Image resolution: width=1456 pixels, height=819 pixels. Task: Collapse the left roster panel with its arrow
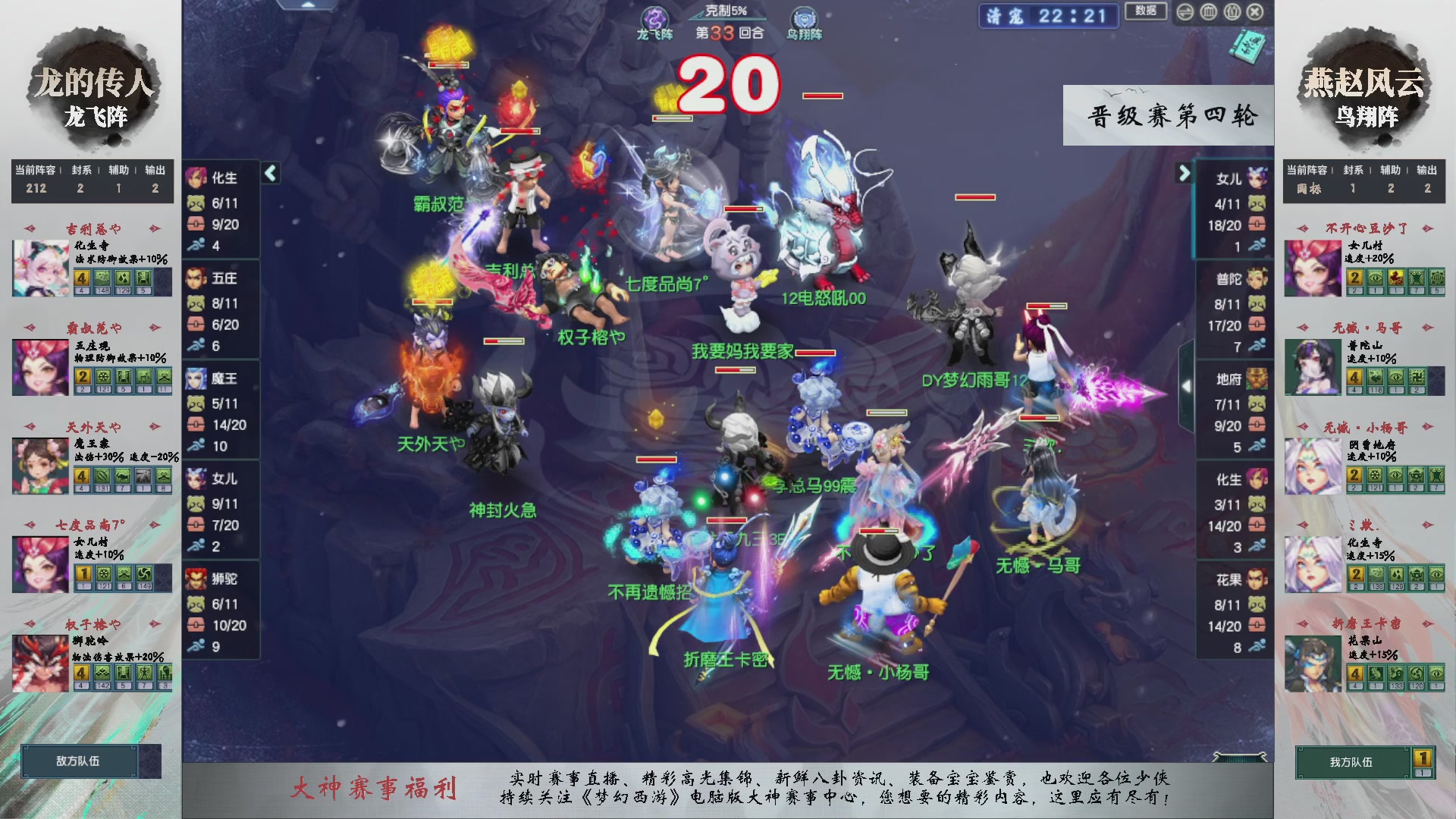[269, 173]
